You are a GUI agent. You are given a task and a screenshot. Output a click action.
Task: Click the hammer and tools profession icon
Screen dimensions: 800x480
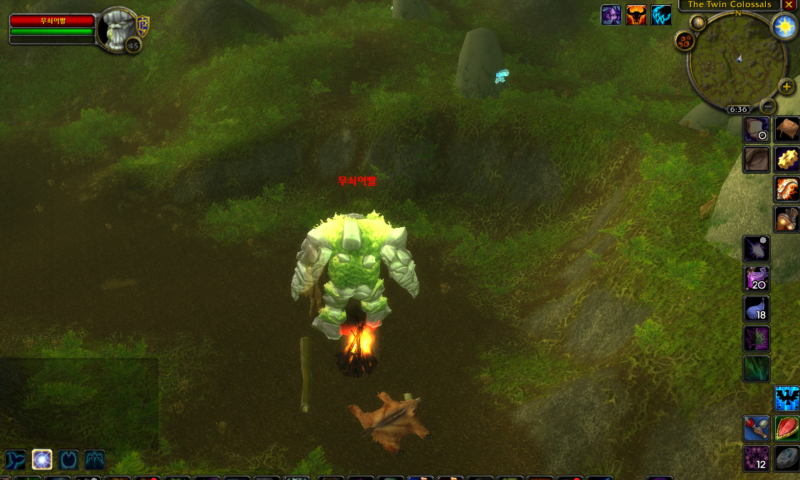click(x=756, y=429)
